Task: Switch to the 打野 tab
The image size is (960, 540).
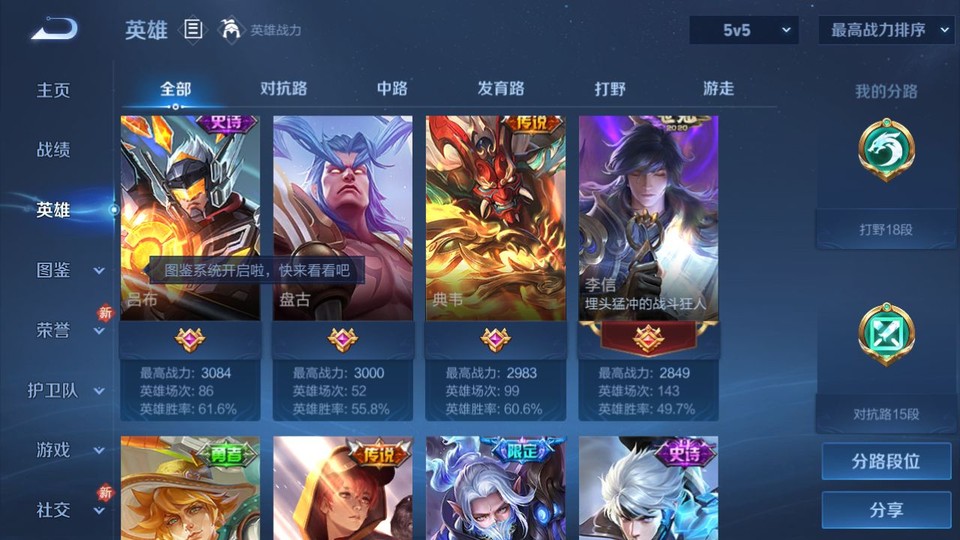Action: click(x=610, y=89)
